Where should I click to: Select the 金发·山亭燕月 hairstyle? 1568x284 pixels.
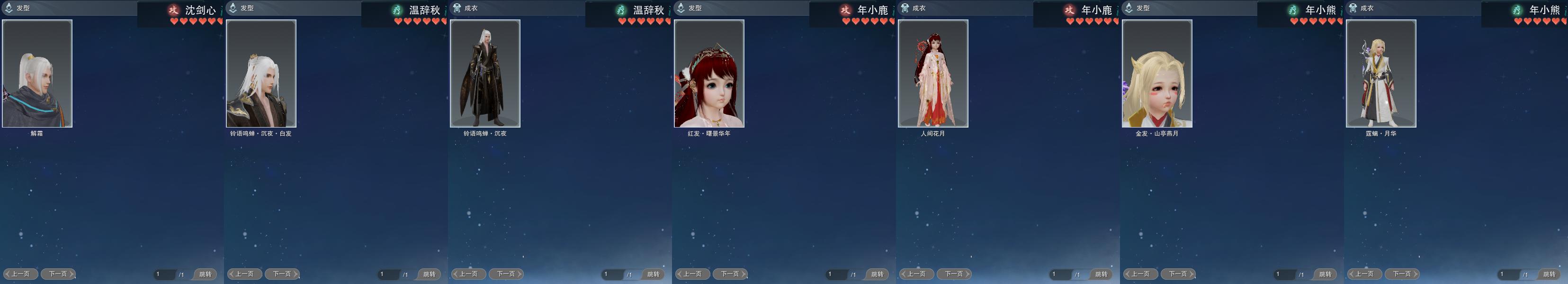pos(1157,73)
